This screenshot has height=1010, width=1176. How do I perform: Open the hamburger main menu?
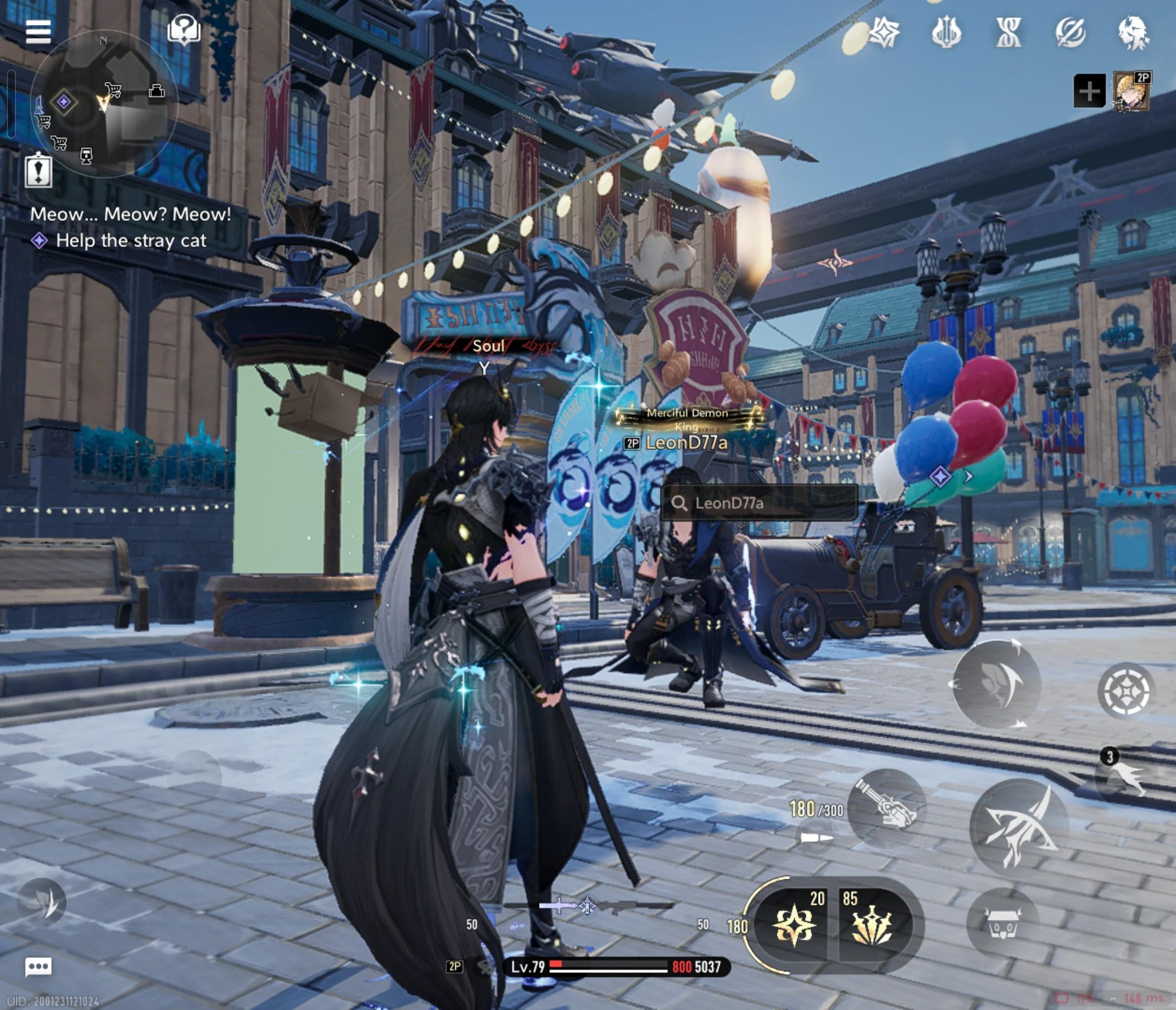(x=38, y=32)
